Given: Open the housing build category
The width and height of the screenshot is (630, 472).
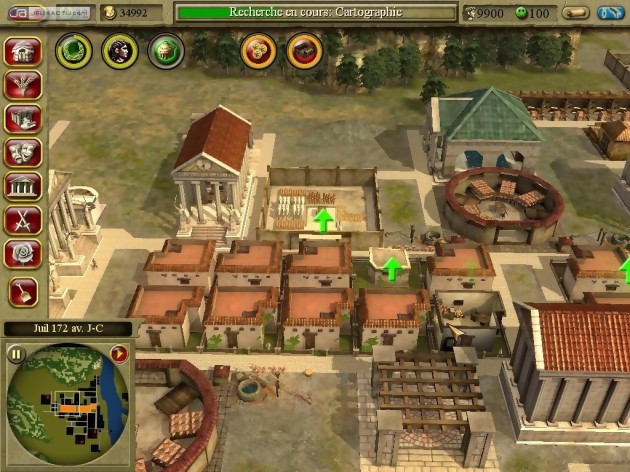Looking at the screenshot, I should (22, 51).
